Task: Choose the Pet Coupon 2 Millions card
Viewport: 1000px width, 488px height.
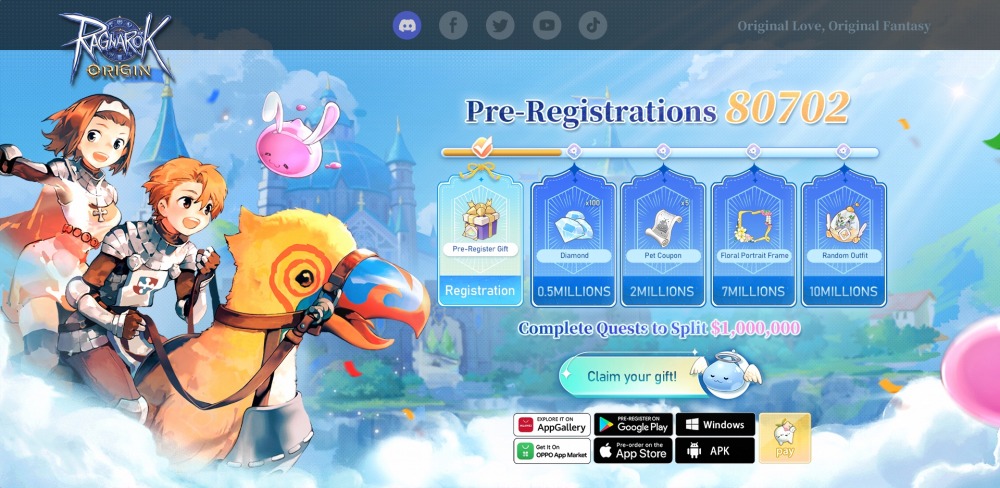Action: [x=662, y=238]
